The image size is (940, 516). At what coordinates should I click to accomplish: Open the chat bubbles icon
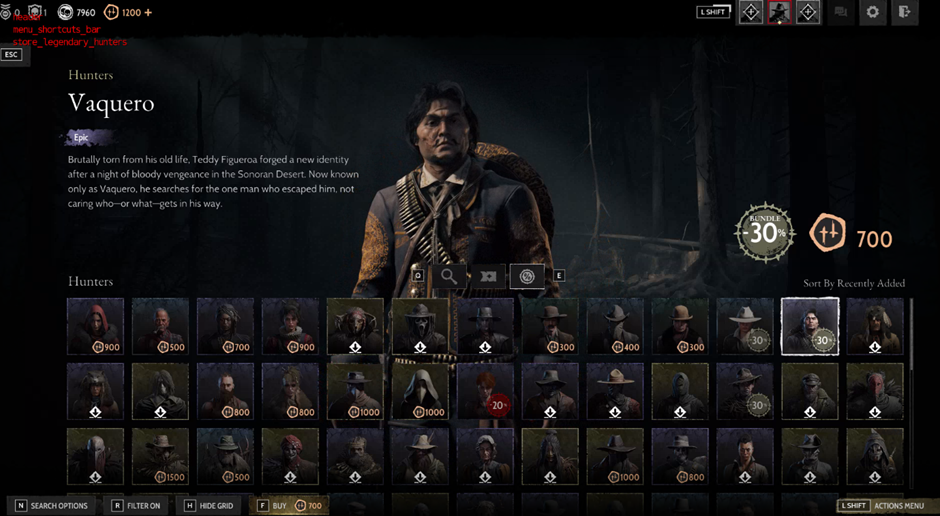pos(841,12)
